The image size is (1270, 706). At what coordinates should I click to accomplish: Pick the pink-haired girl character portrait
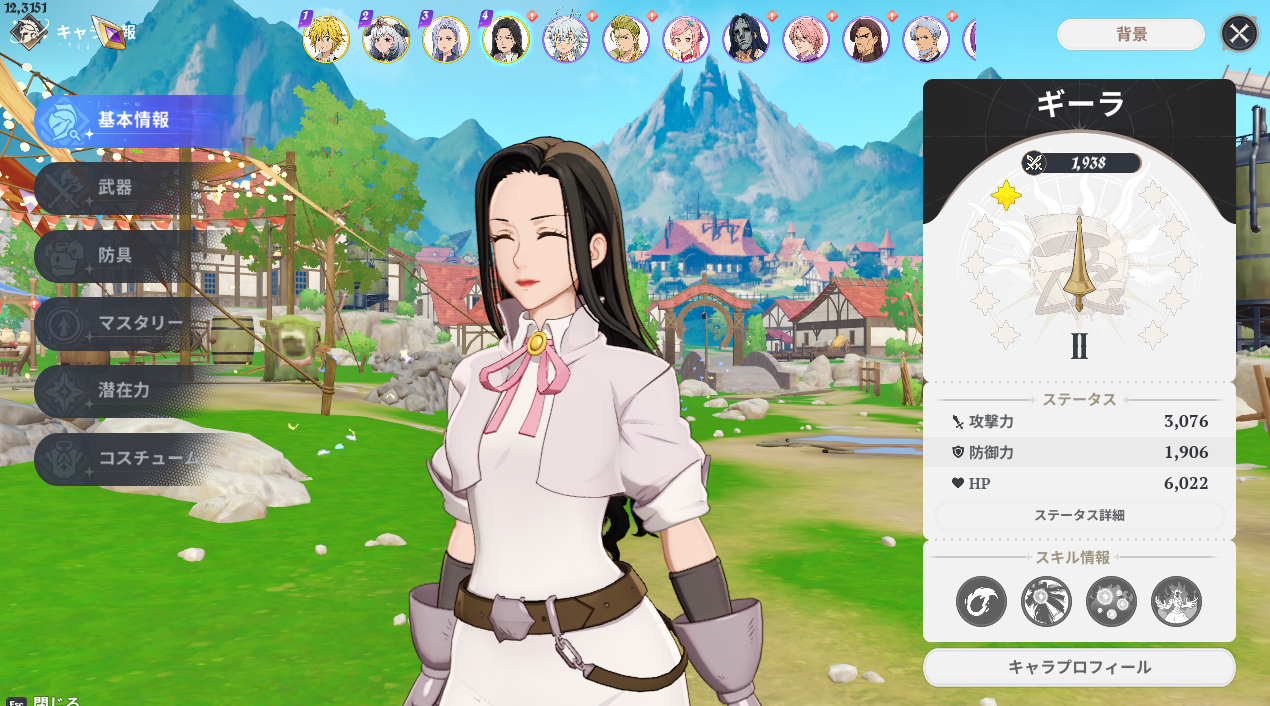click(686, 40)
